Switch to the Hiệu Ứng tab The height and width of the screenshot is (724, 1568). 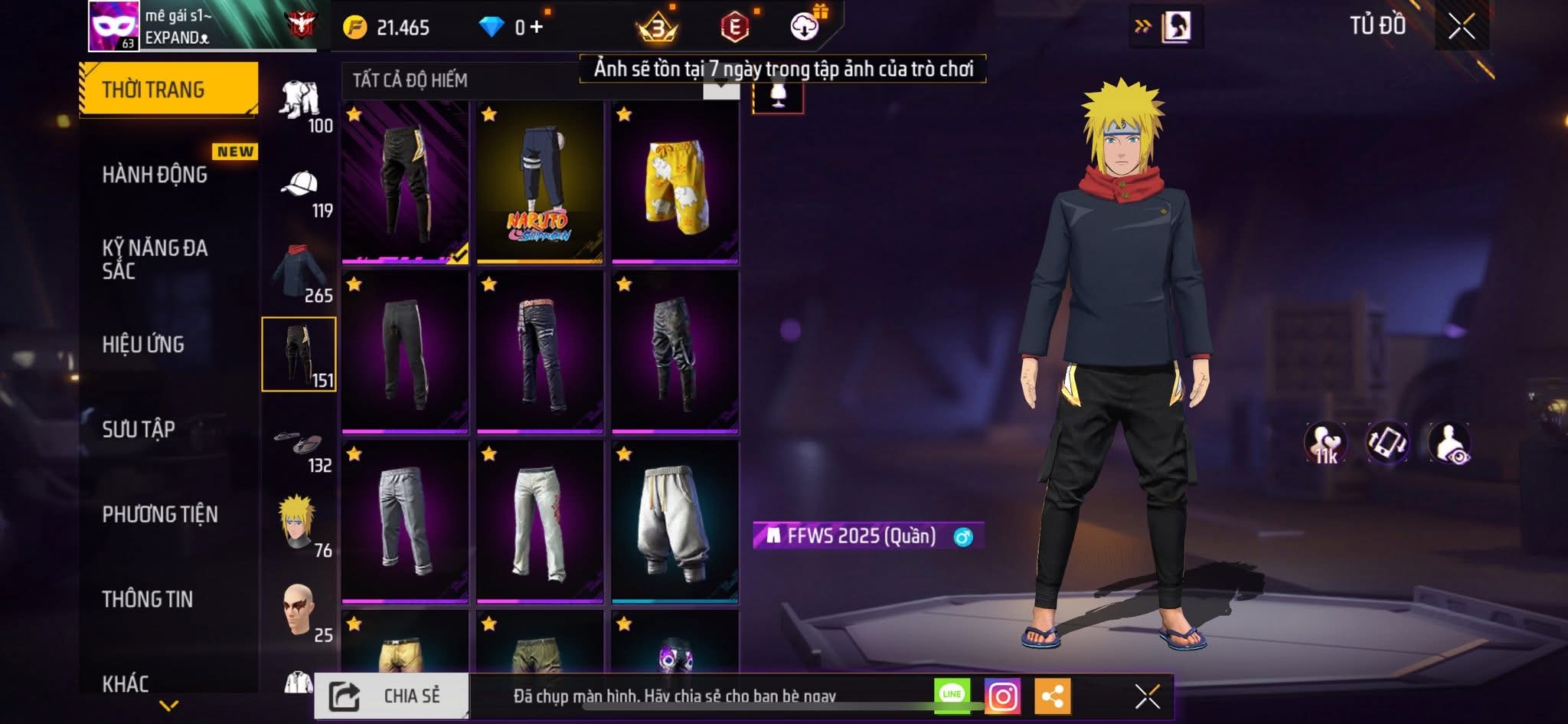pyautogui.click(x=143, y=345)
